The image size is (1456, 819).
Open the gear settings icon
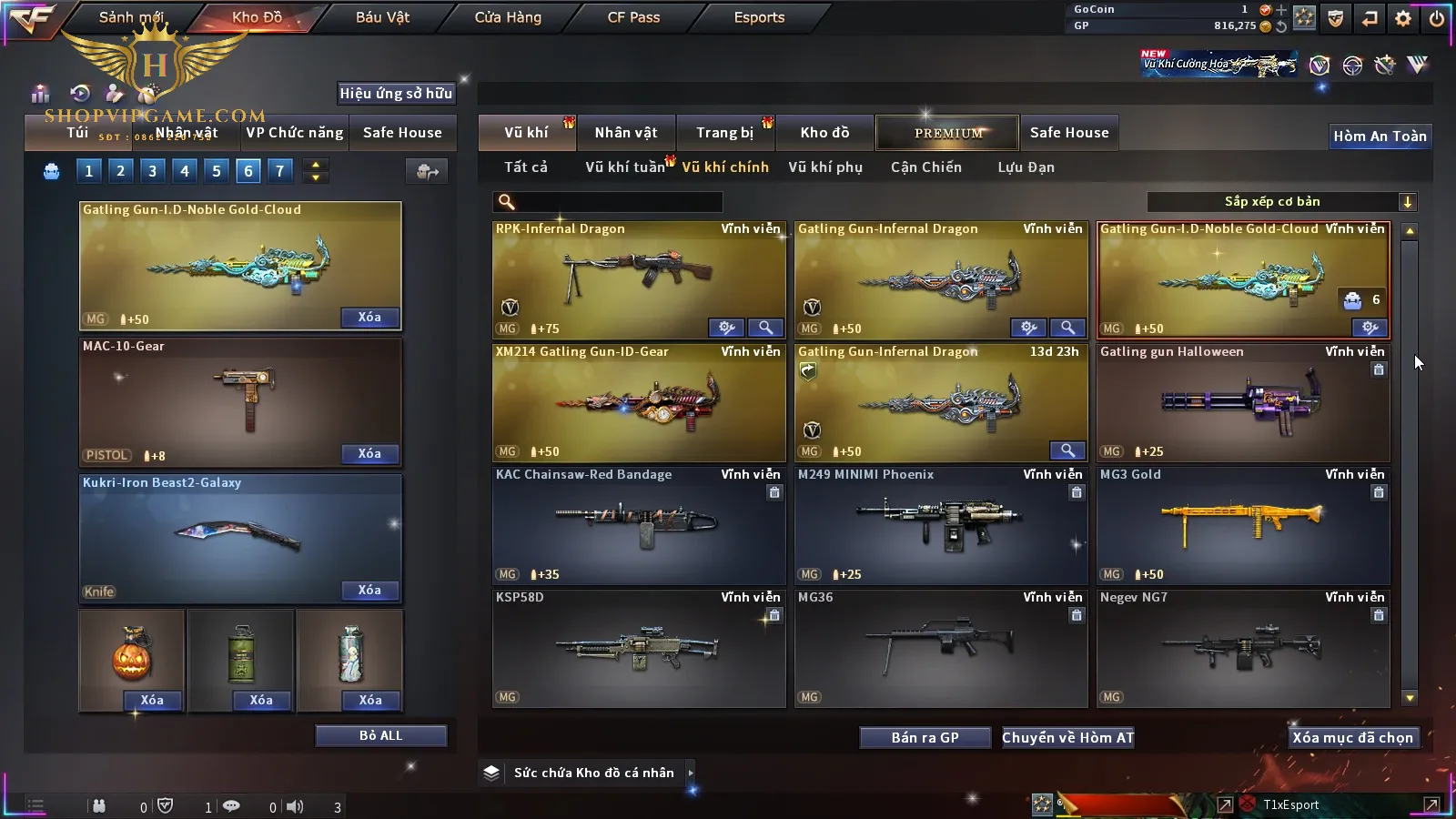[1403, 18]
